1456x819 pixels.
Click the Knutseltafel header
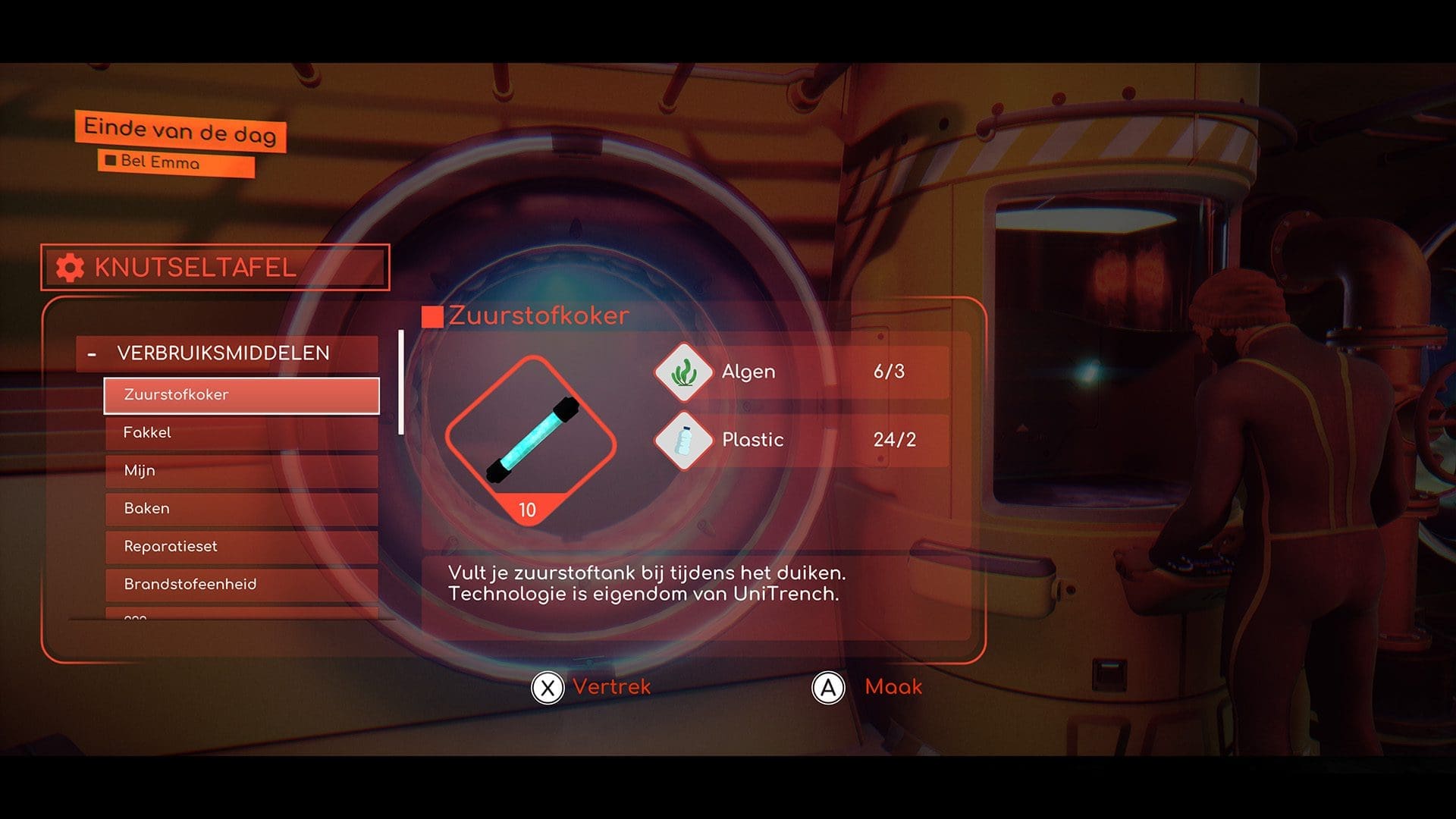215,268
